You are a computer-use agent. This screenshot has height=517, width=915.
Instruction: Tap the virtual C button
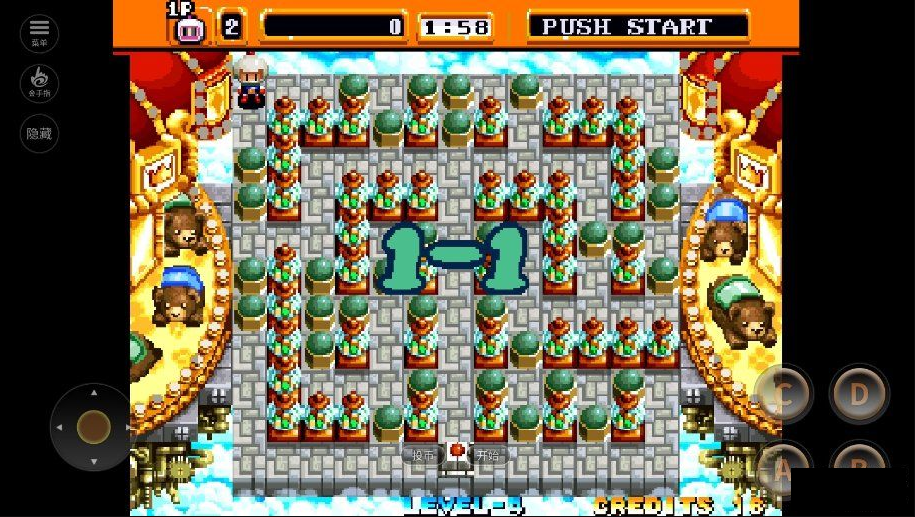(x=783, y=394)
